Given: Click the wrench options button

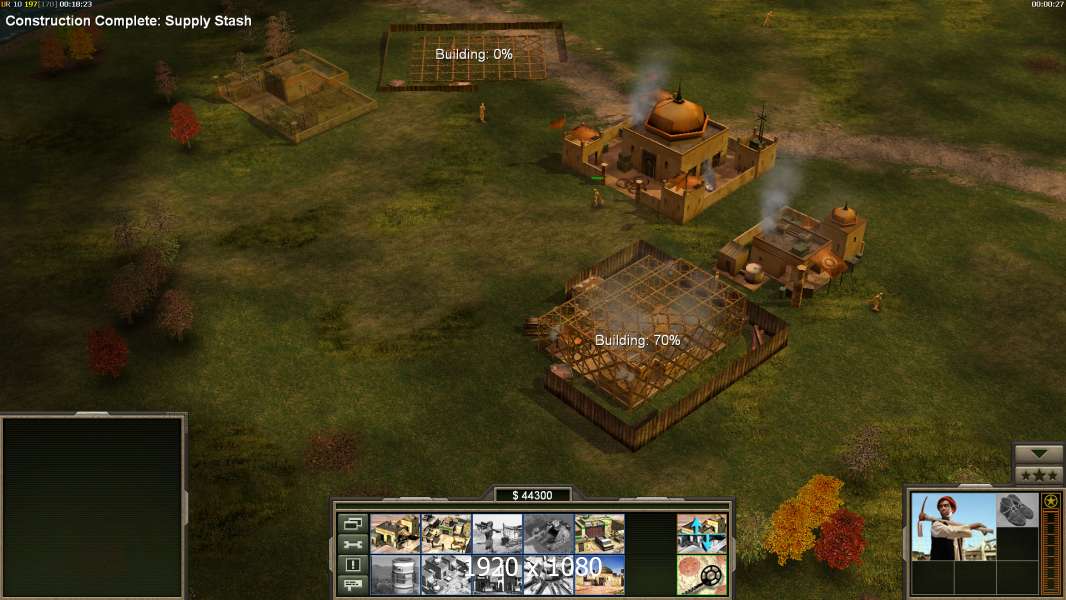Looking at the screenshot, I should coord(352,544).
